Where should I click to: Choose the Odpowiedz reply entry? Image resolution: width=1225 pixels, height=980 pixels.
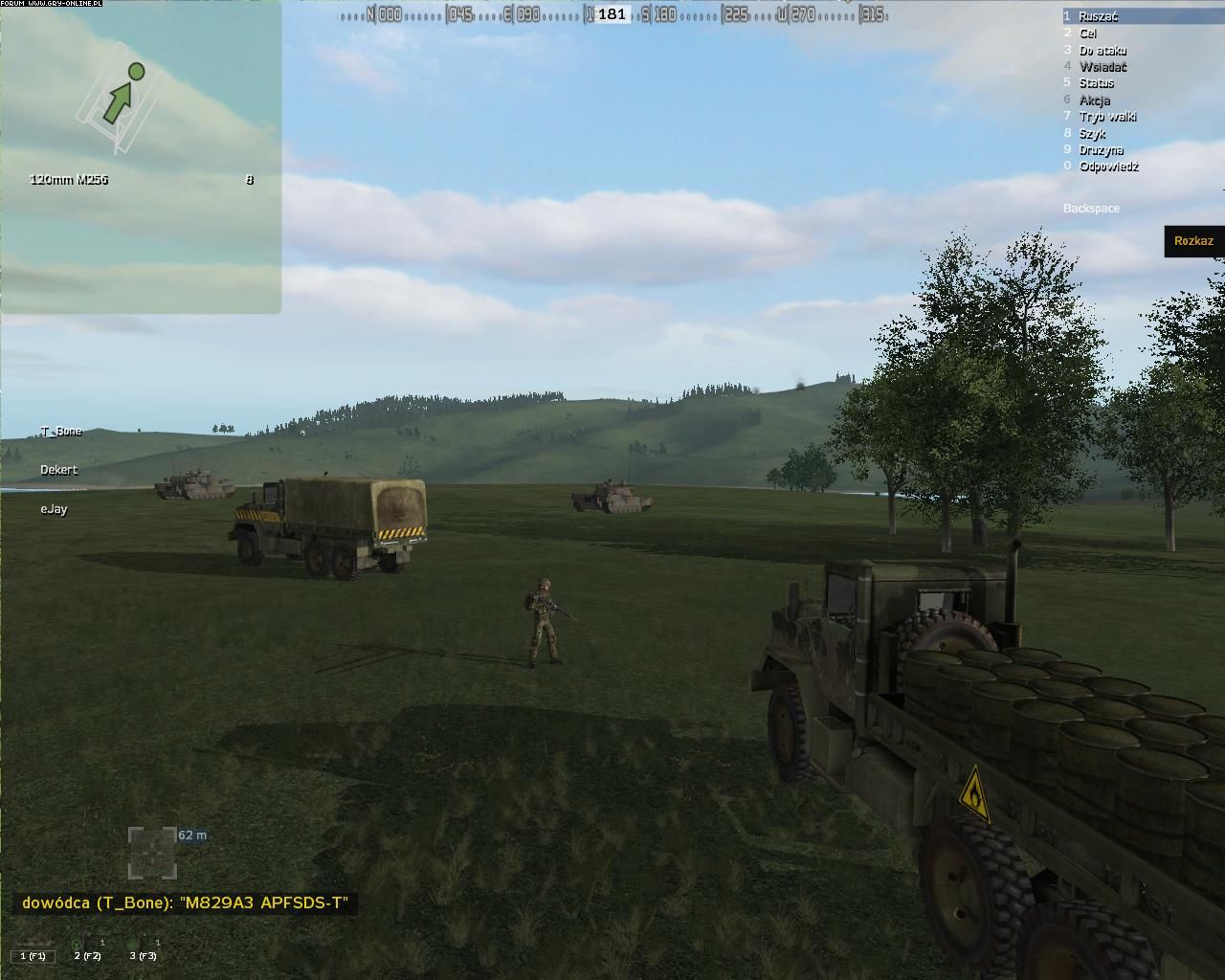pos(1108,167)
